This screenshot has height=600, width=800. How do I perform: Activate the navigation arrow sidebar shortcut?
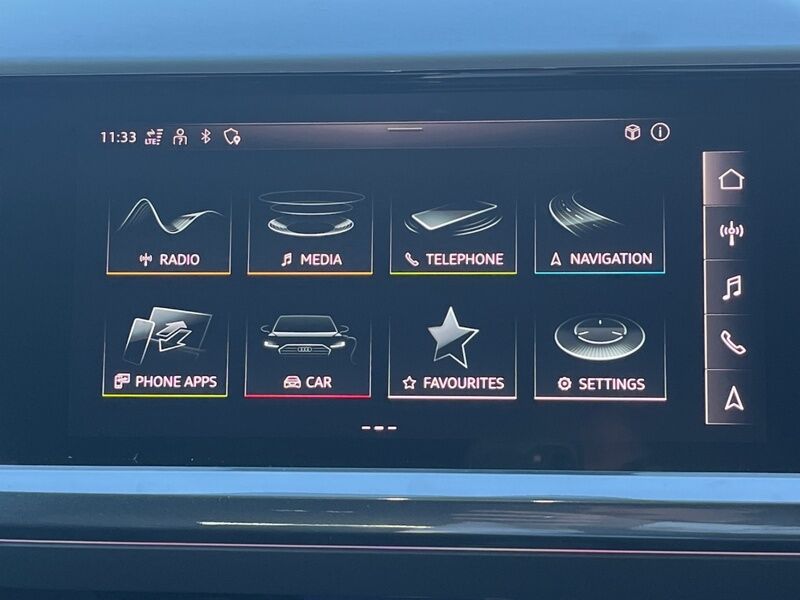732,398
